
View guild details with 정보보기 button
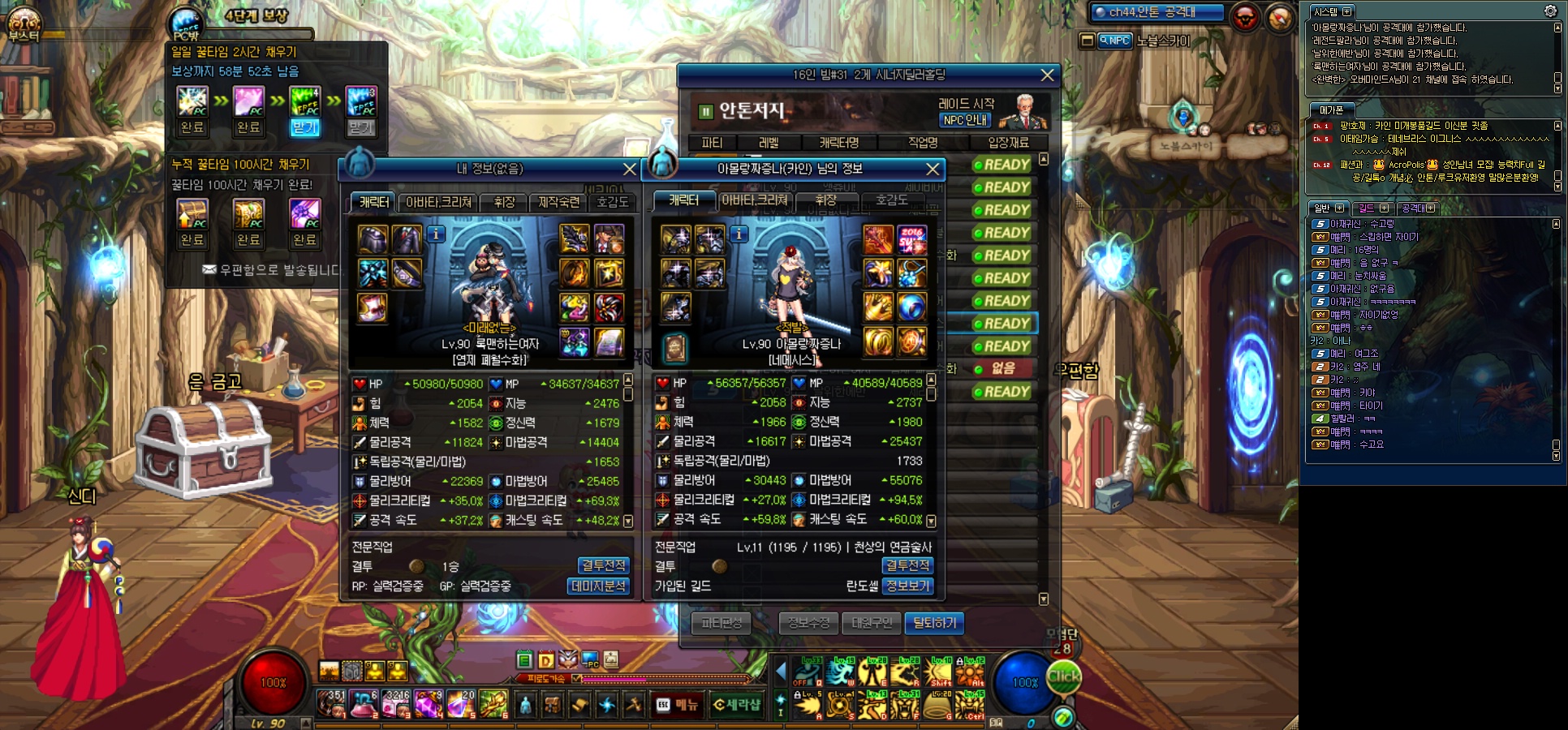(908, 586)
